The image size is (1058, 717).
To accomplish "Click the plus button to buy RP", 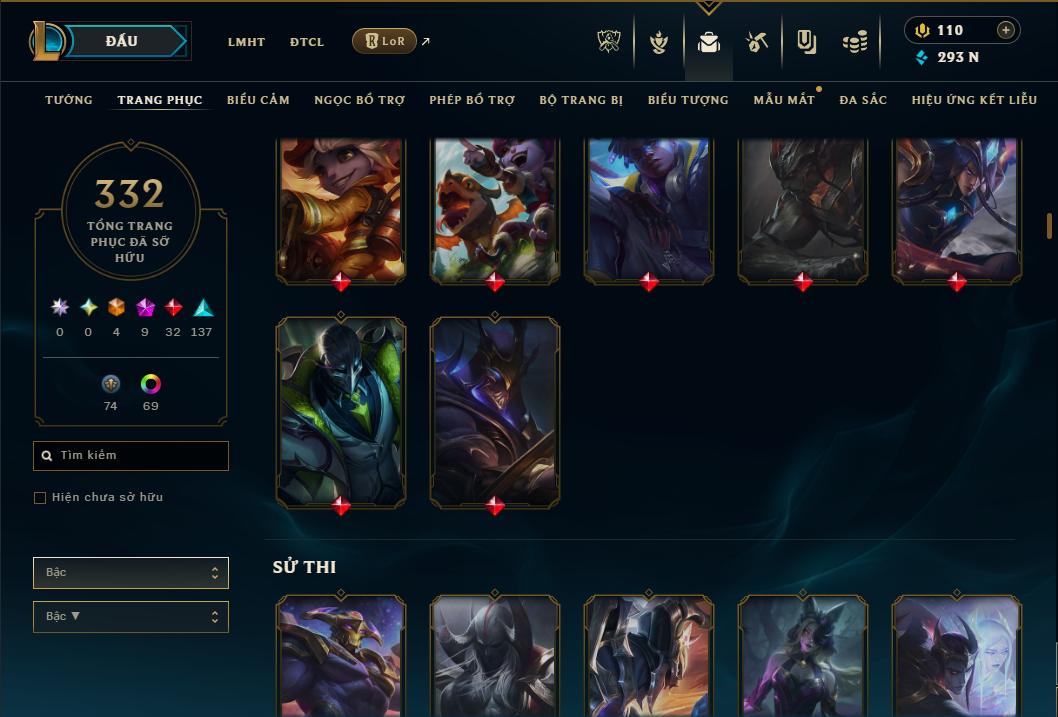I will point(1006,30).
